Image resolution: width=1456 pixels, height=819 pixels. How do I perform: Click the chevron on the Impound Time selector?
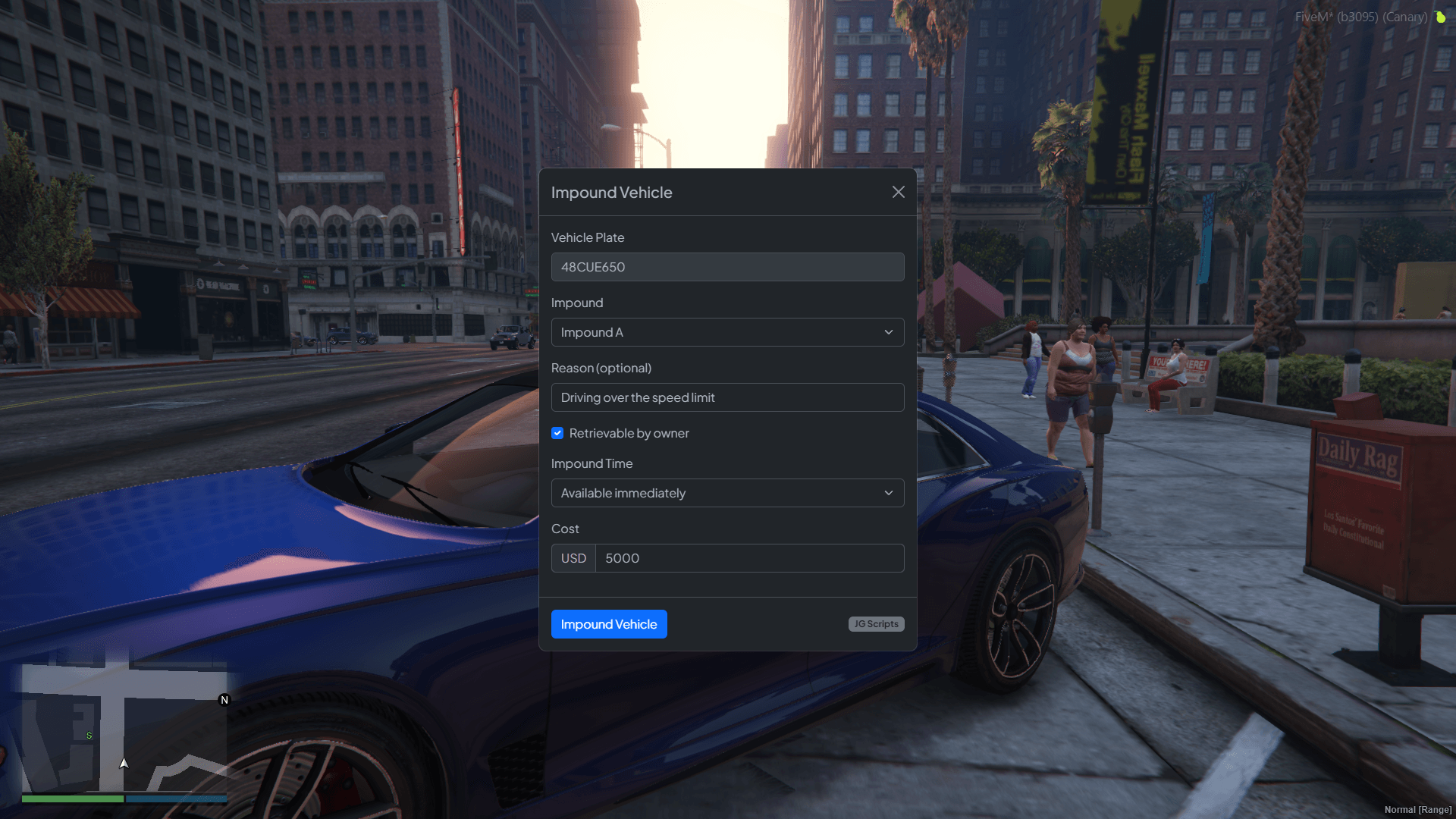click(888, 493)
